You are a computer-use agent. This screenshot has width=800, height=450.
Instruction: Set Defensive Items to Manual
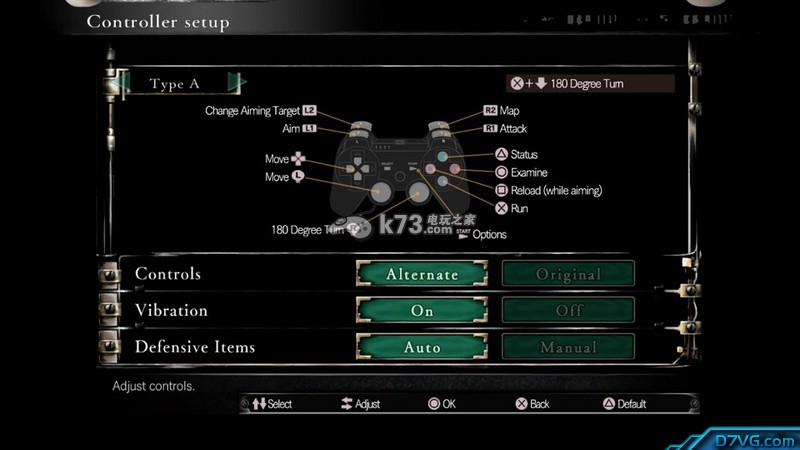pyautogui.click(x=568, y=348)
